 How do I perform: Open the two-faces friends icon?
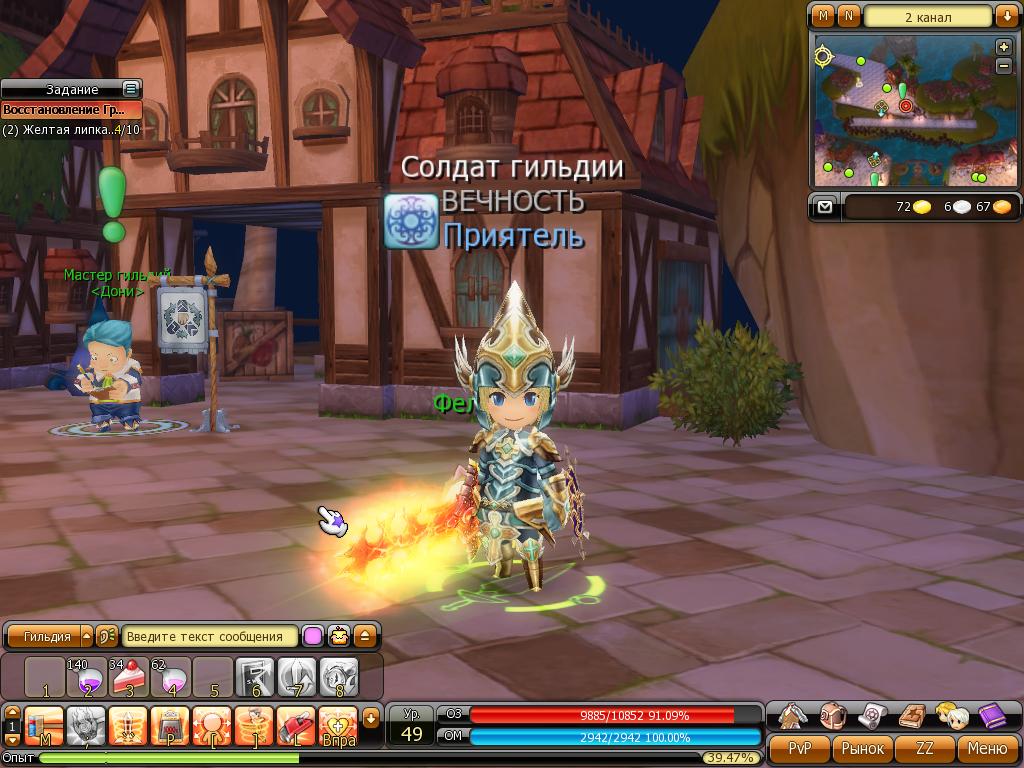coord(950,715)
